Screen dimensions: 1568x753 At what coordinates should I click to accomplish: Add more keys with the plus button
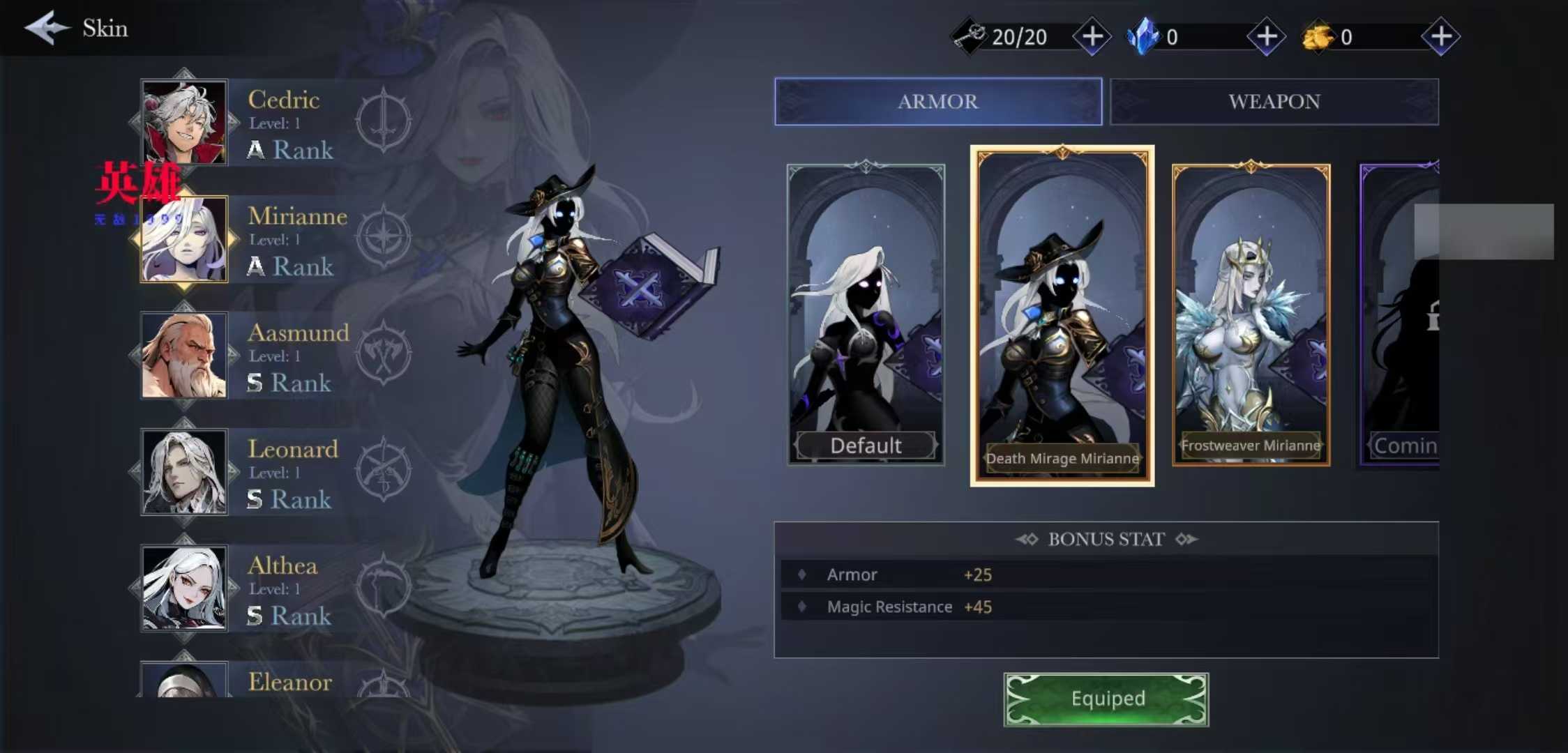[1092, 36]
